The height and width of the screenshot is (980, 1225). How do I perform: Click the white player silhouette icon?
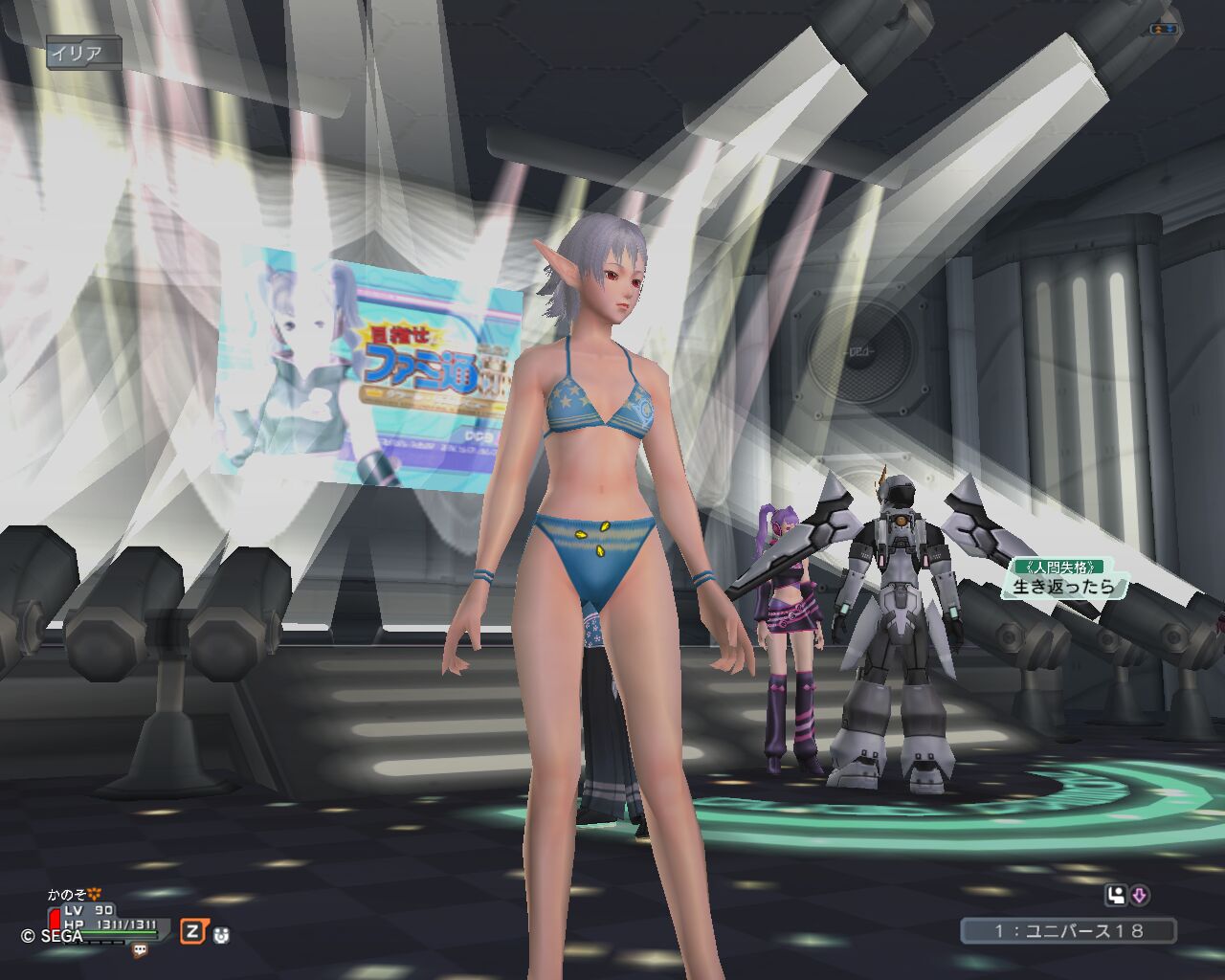(x=1115, y=896)
